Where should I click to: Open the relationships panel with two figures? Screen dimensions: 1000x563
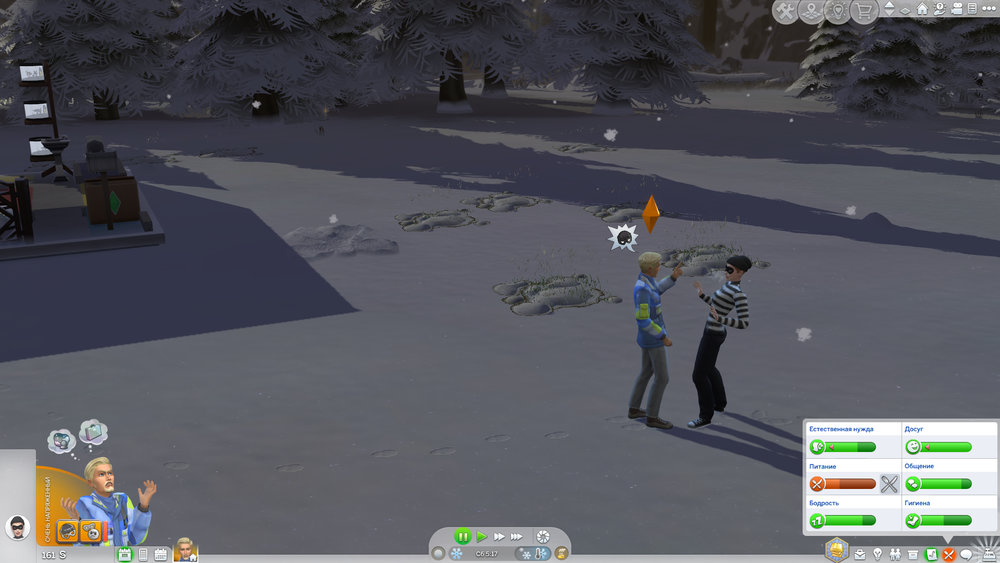tap(894, 553)
